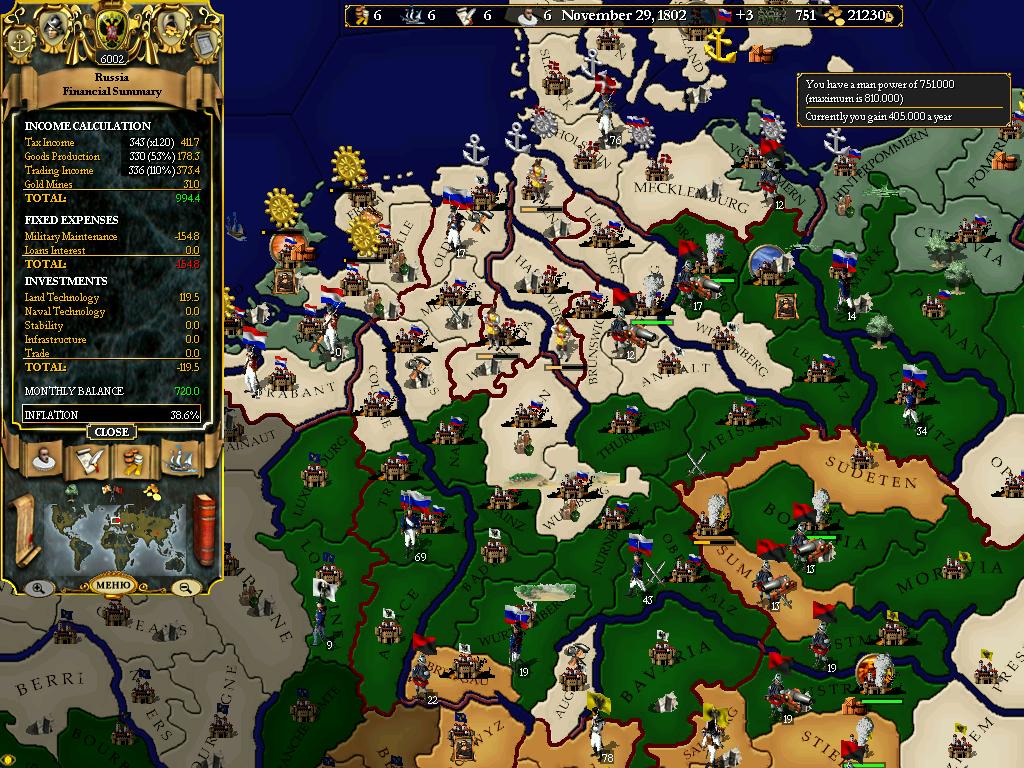Zoom out with the magnifier minus button
This screenshot has height=768, width=1024.
click(184, 588)
